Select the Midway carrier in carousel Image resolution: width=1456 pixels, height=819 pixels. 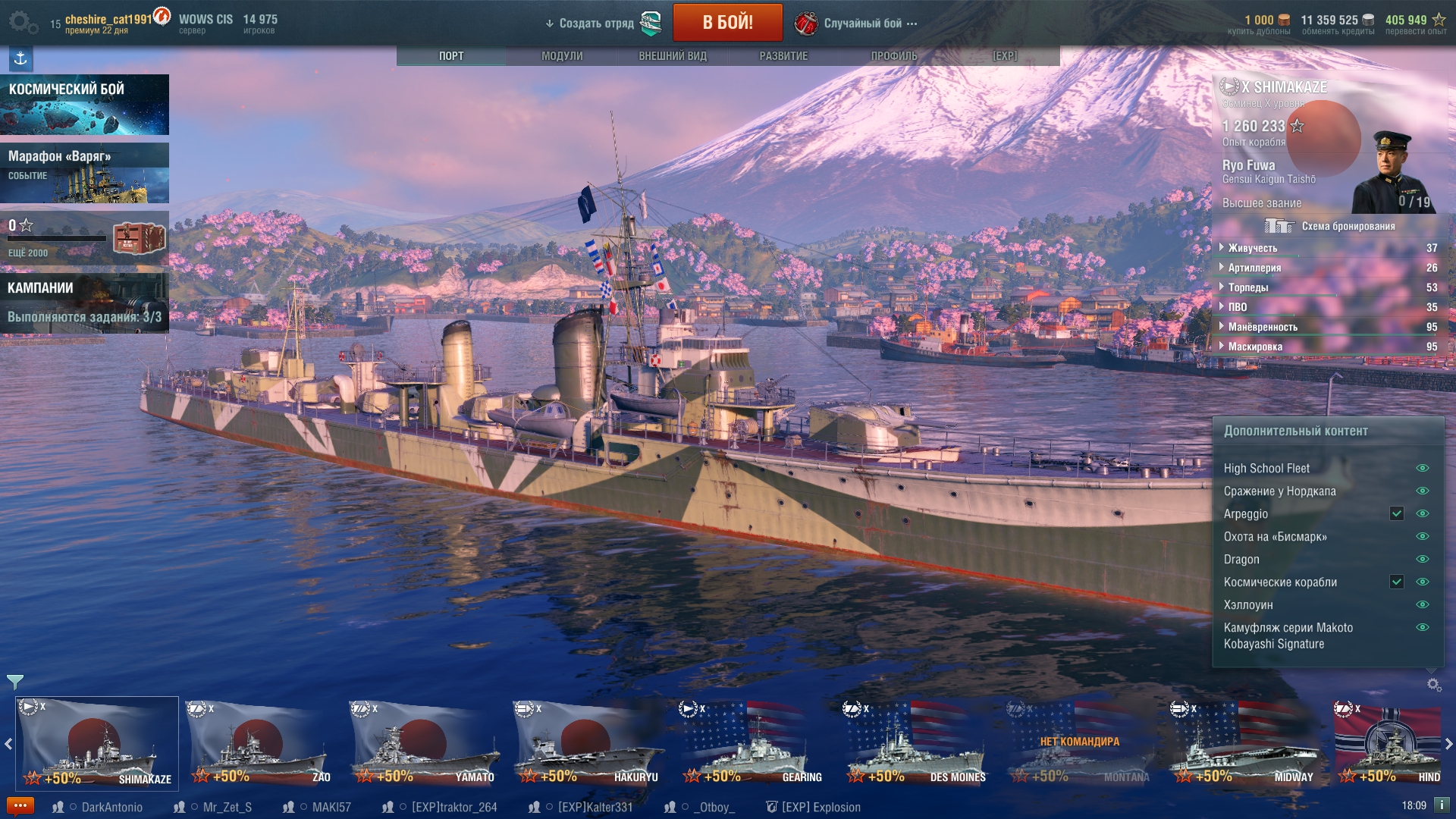(x=1244, y=743)
